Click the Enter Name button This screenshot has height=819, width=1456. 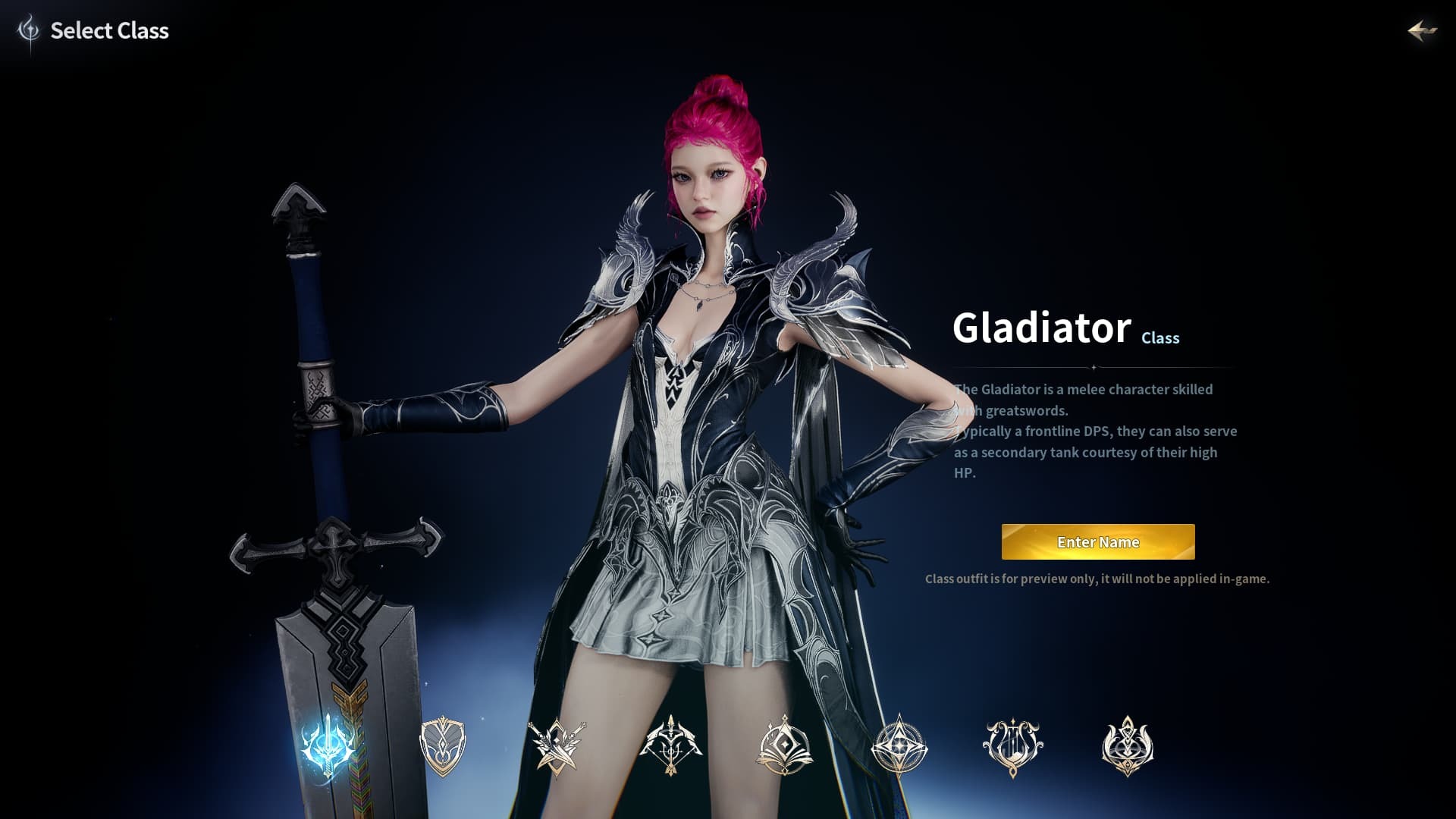pyautogui.click(x=1097, y=542)
